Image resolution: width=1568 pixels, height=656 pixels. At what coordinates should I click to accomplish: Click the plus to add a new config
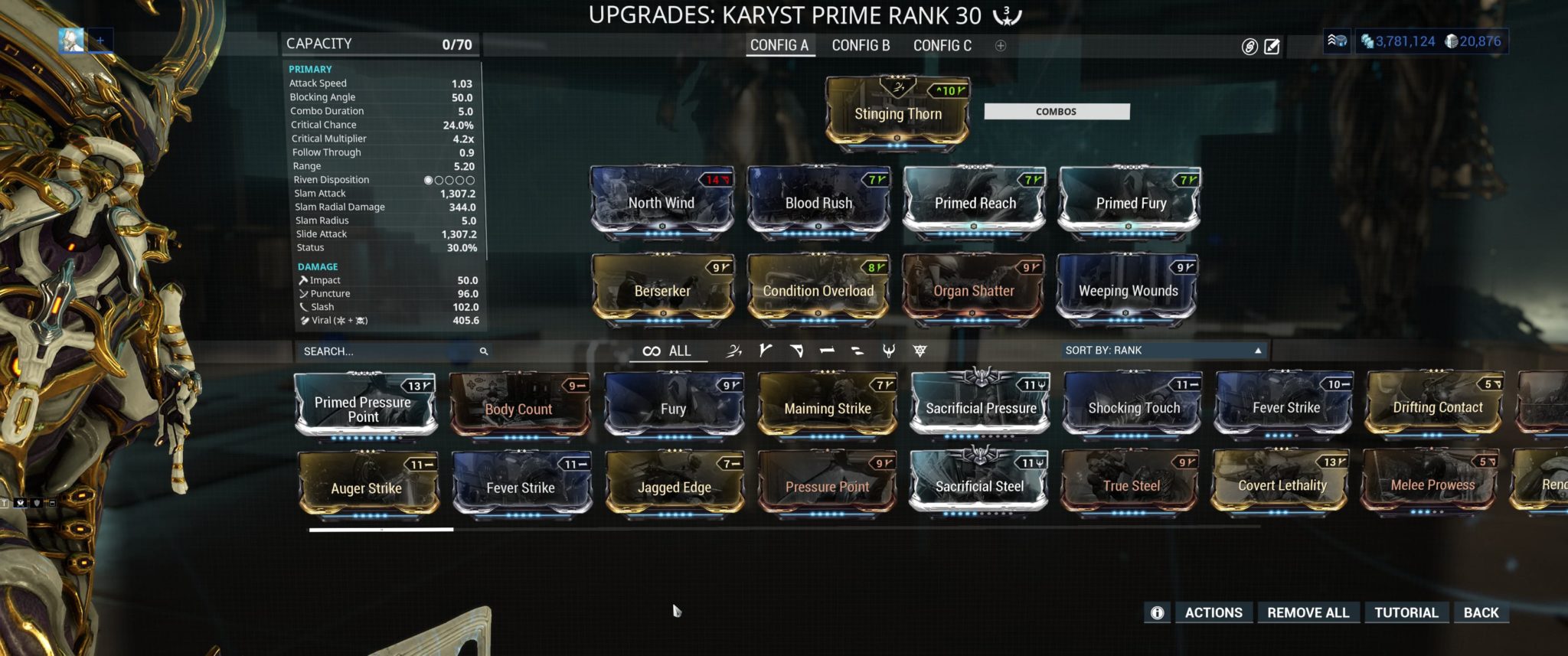[999, 46]
